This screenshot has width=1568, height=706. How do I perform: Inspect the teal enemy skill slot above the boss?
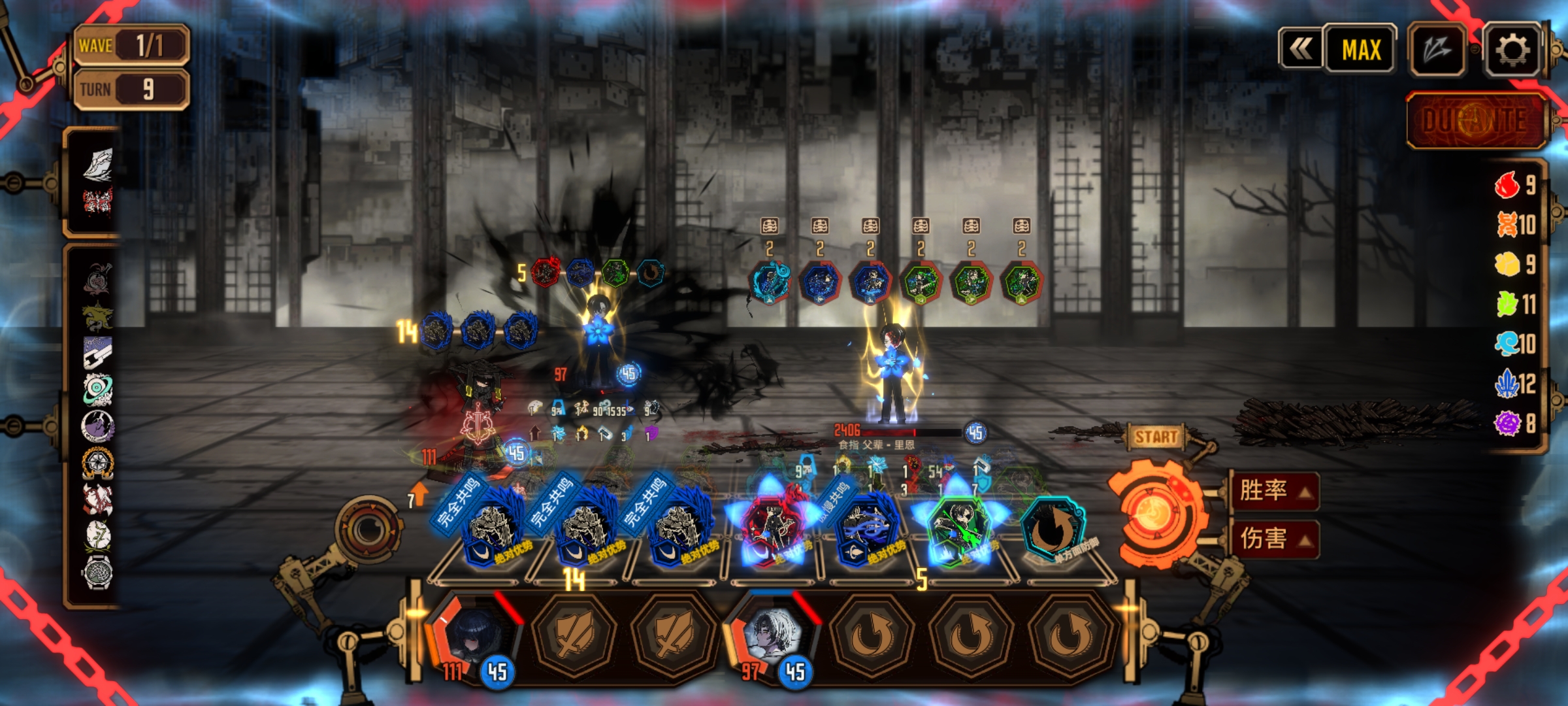770,282
